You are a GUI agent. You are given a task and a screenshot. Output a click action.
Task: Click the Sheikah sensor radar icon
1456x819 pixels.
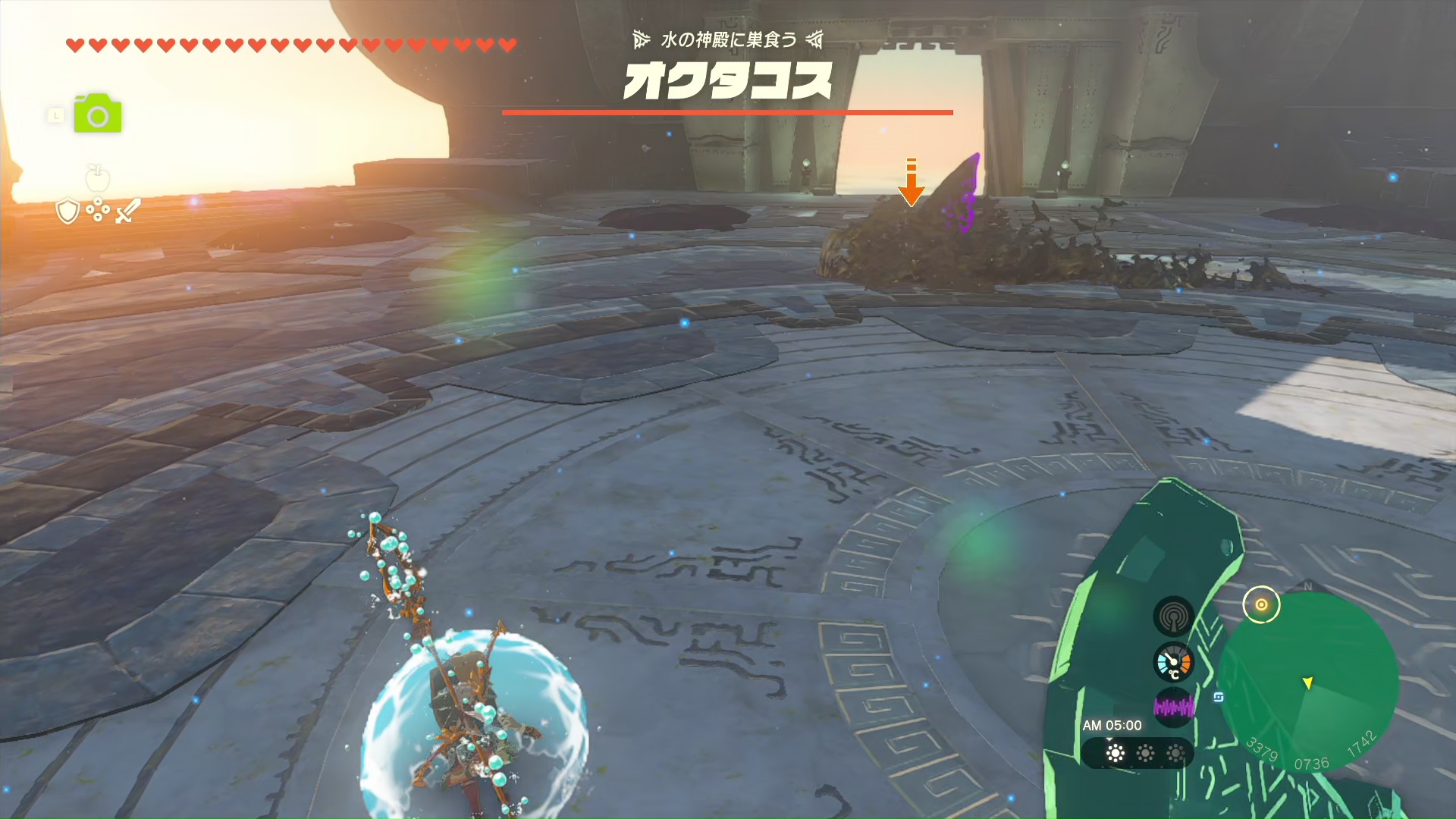(x=1173, y=616)
